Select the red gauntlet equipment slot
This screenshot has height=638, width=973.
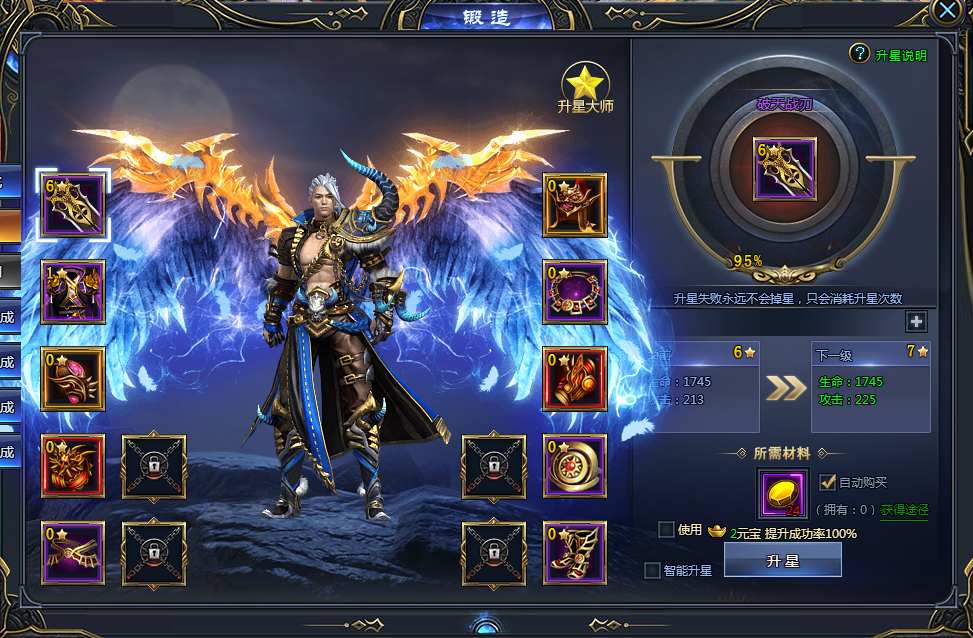[x=575, y=379]
